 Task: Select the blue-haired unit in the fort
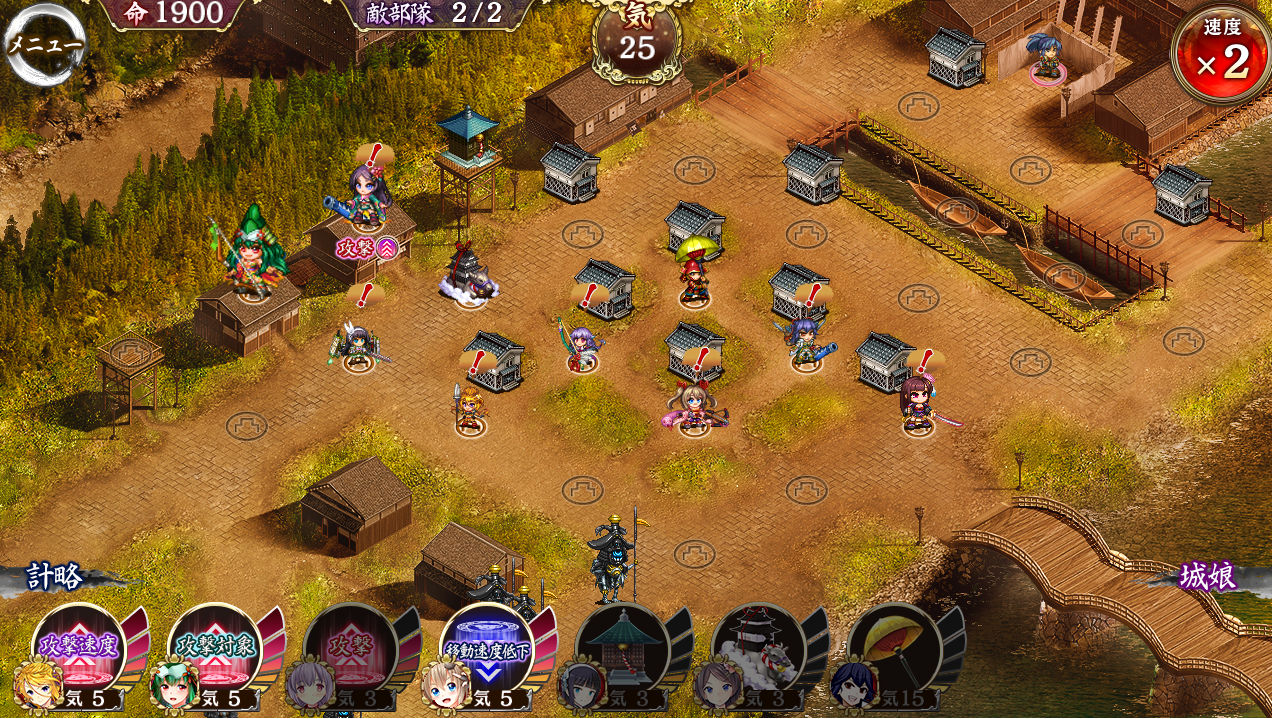point(1047,57)
